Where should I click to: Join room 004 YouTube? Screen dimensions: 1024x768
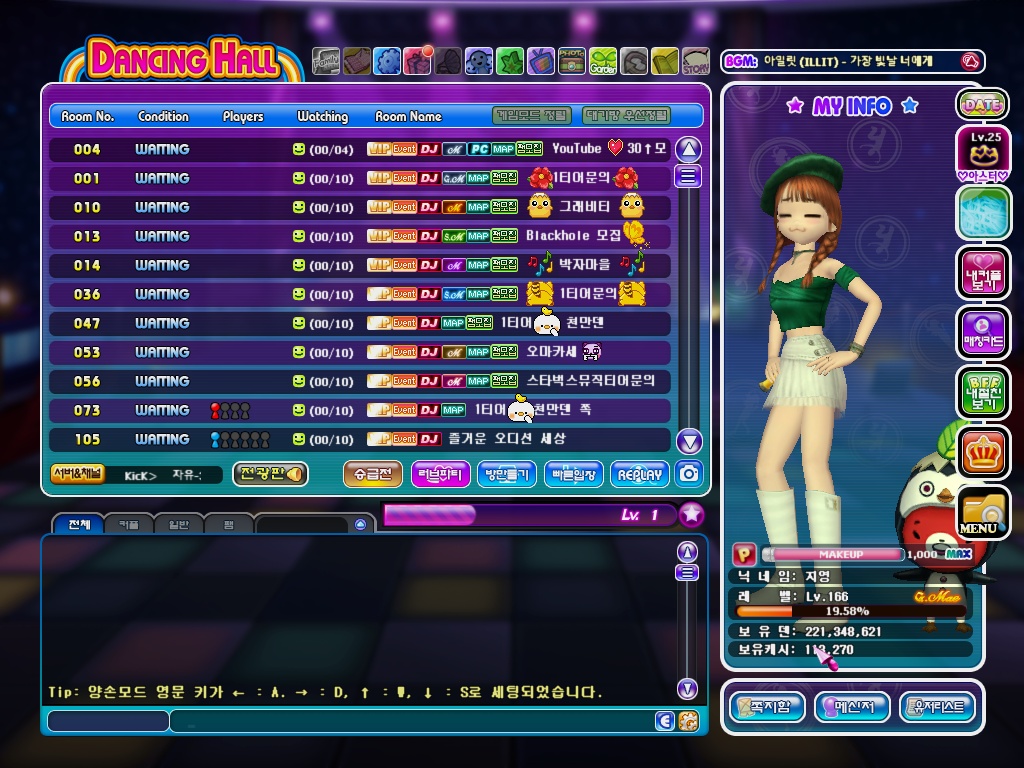[360, 149]
